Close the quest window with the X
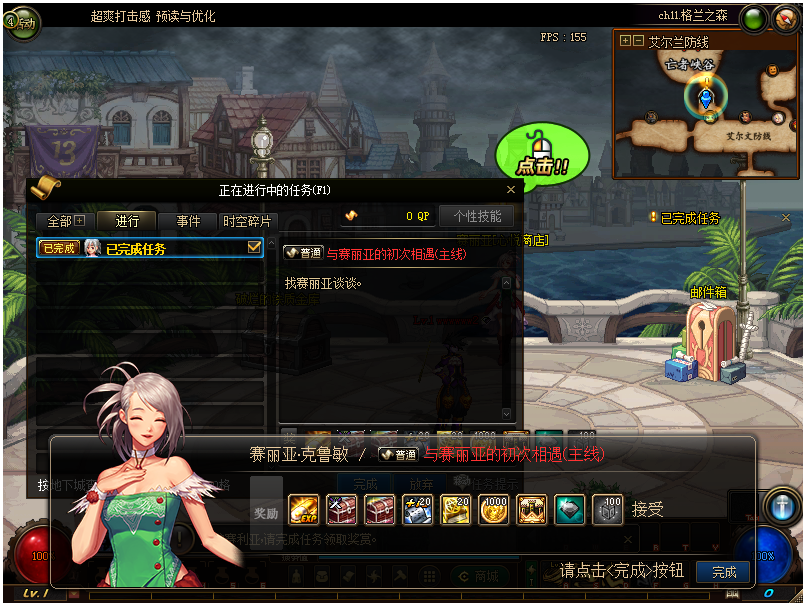 [511, 189]
